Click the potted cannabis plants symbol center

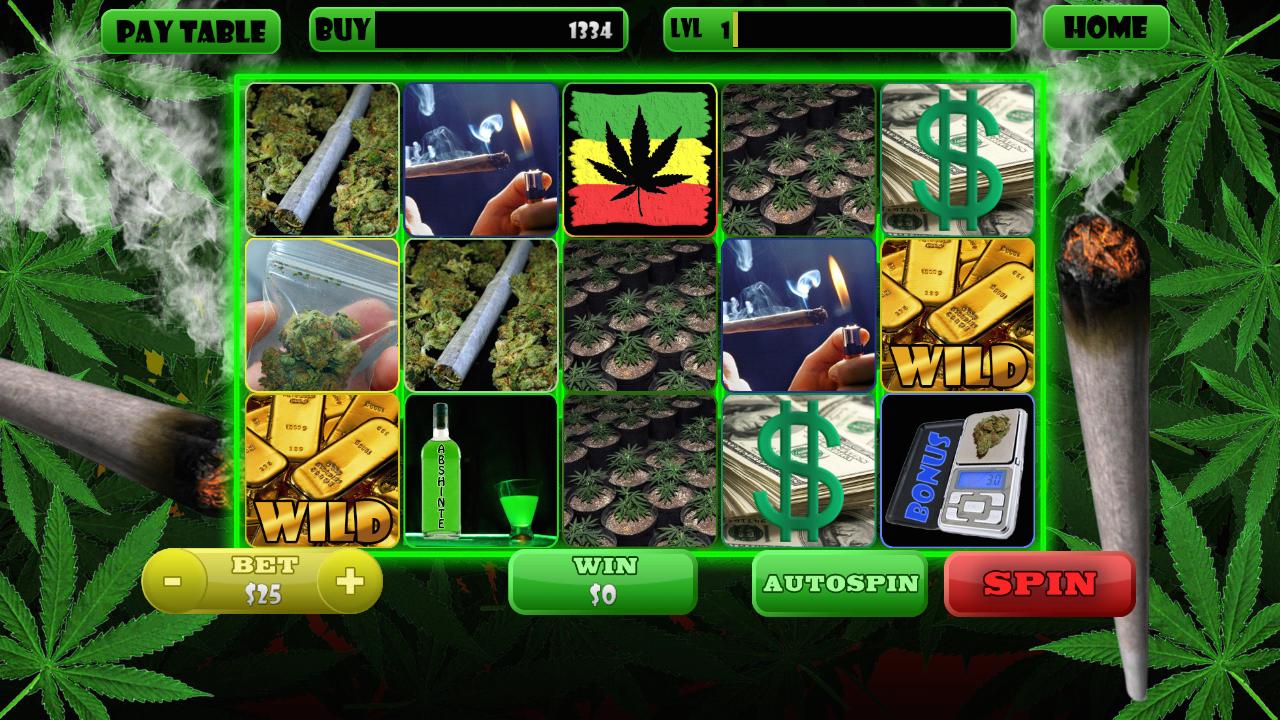click(x=640, y=314)
